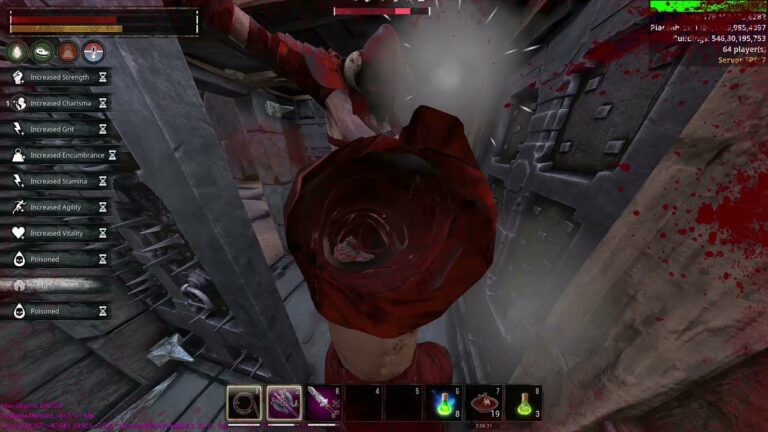The height and width of the screenshot is (432, 768).
Task: Equip the double-bladed axe from the hotbar
Action: 284,403
